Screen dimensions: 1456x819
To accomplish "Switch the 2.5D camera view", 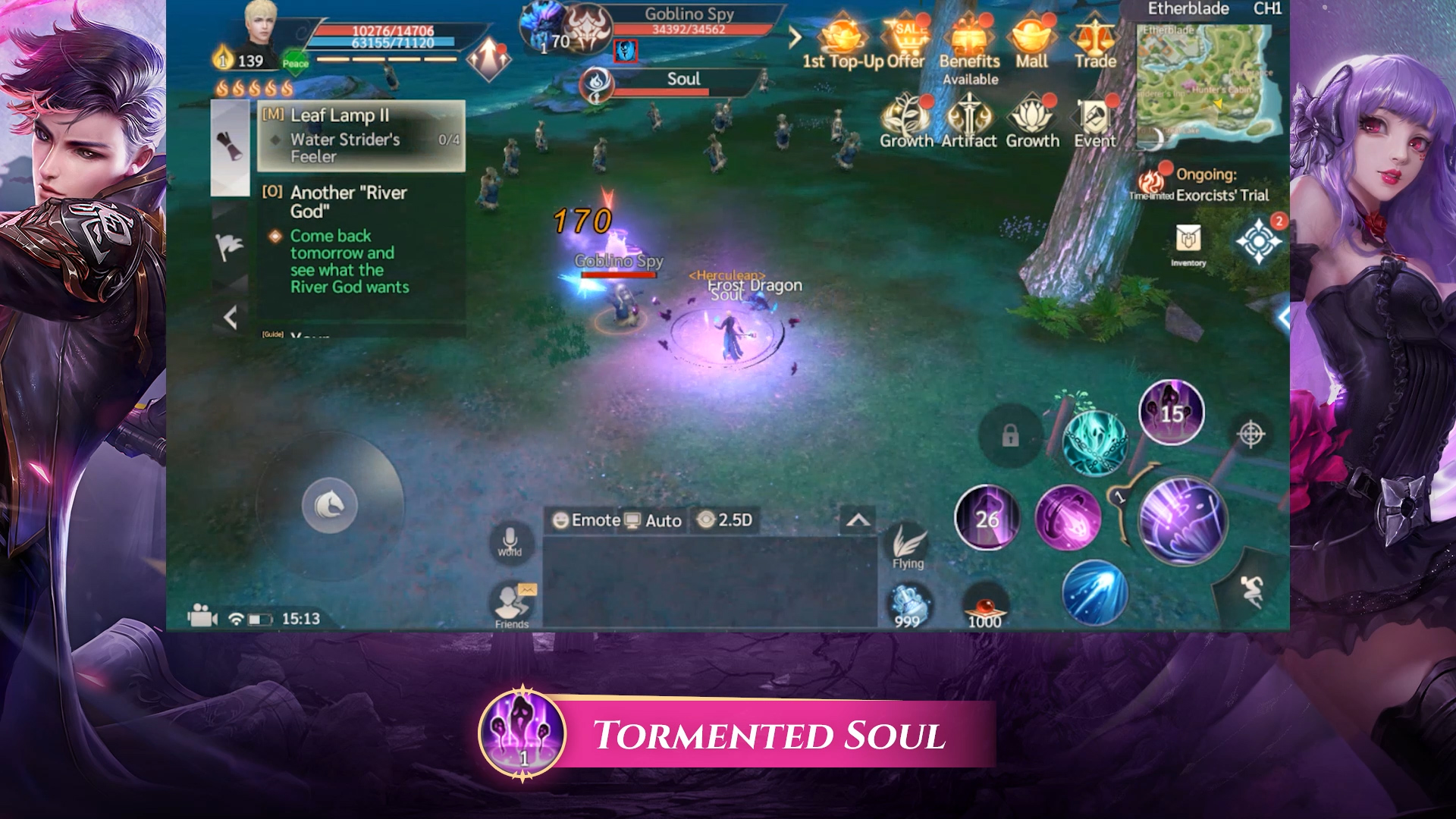I will (x=725, y=520).
